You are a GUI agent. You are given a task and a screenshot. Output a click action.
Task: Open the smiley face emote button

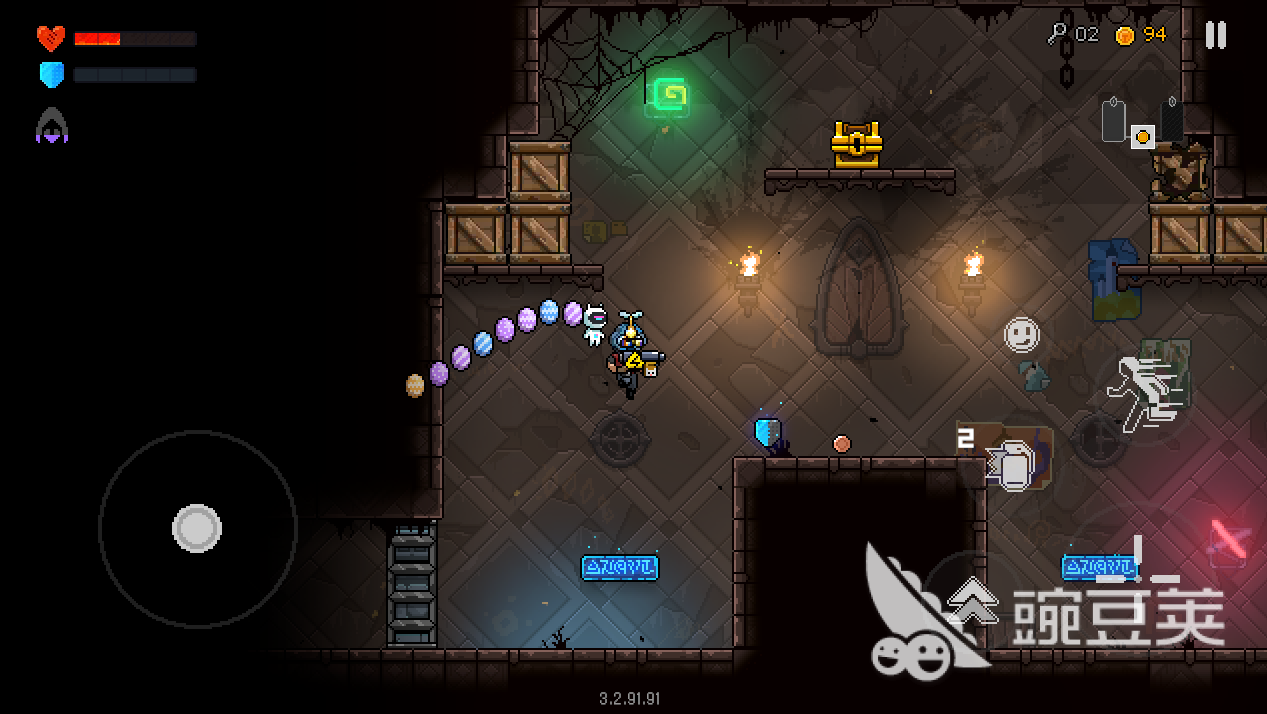tap(1021, 335)
